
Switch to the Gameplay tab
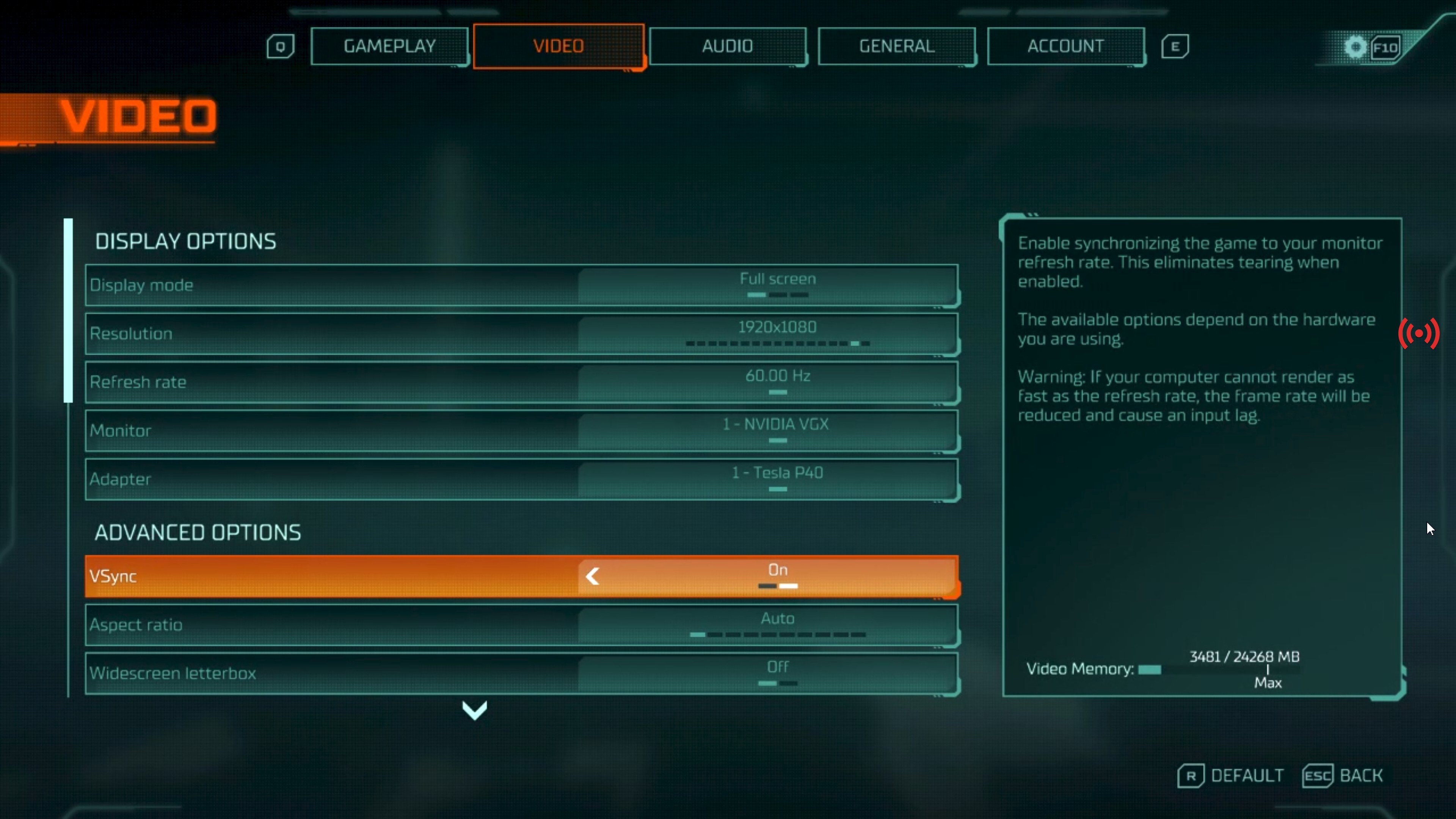pos(389,46)
